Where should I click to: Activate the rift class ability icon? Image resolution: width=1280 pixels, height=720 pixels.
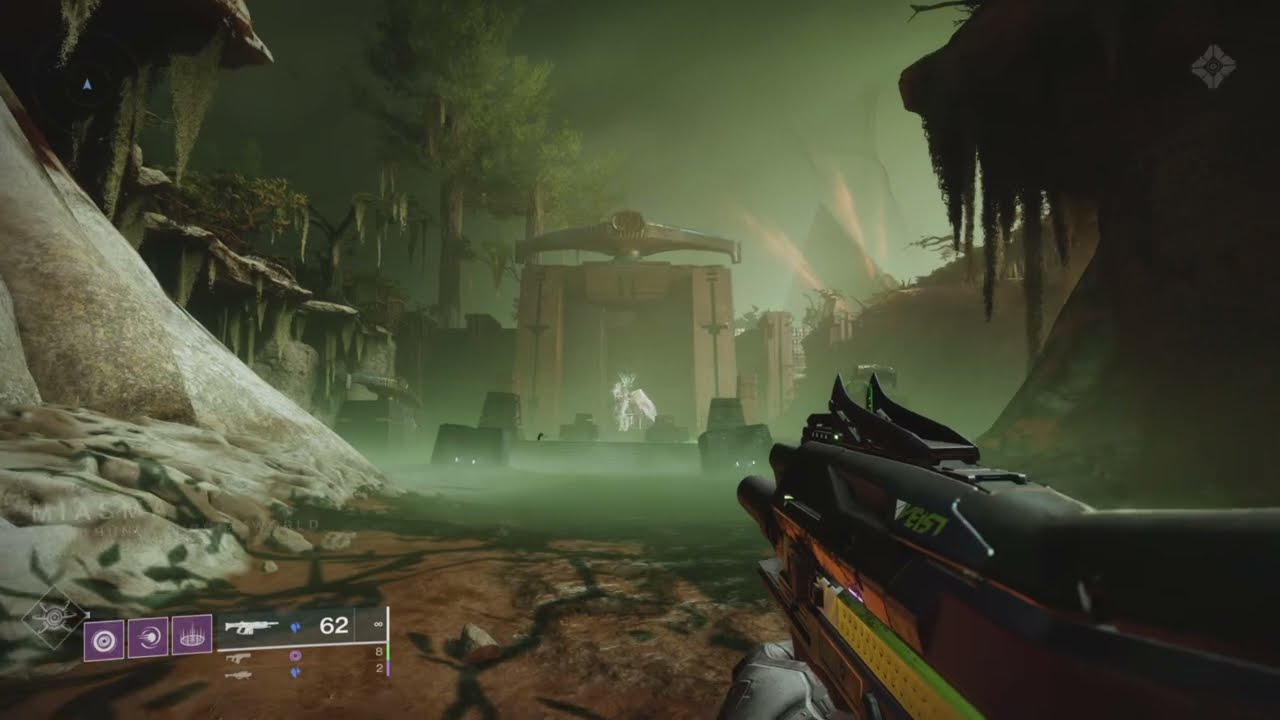click(191, 636)
